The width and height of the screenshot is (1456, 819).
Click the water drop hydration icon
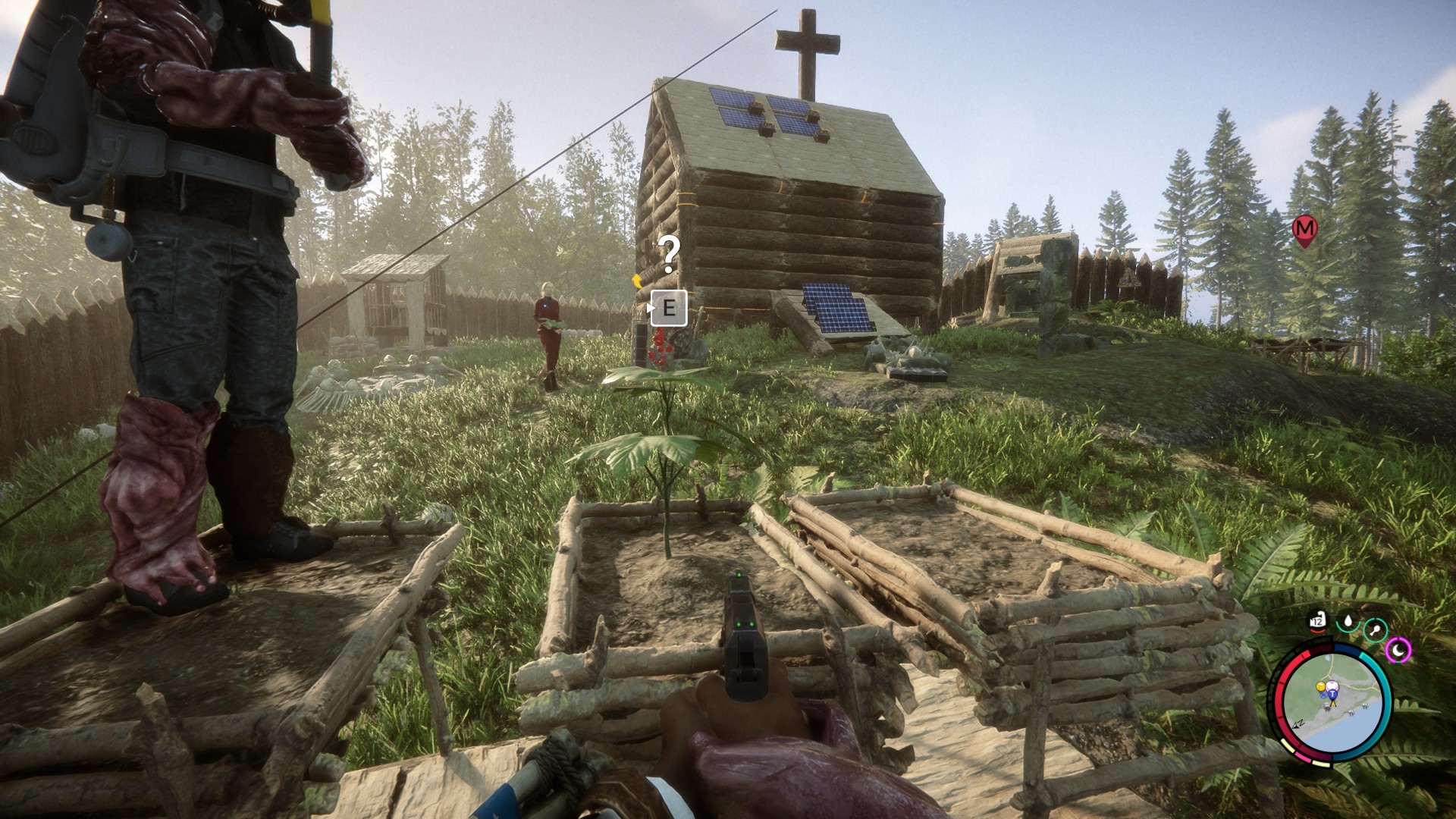[x=1348, y=622]
